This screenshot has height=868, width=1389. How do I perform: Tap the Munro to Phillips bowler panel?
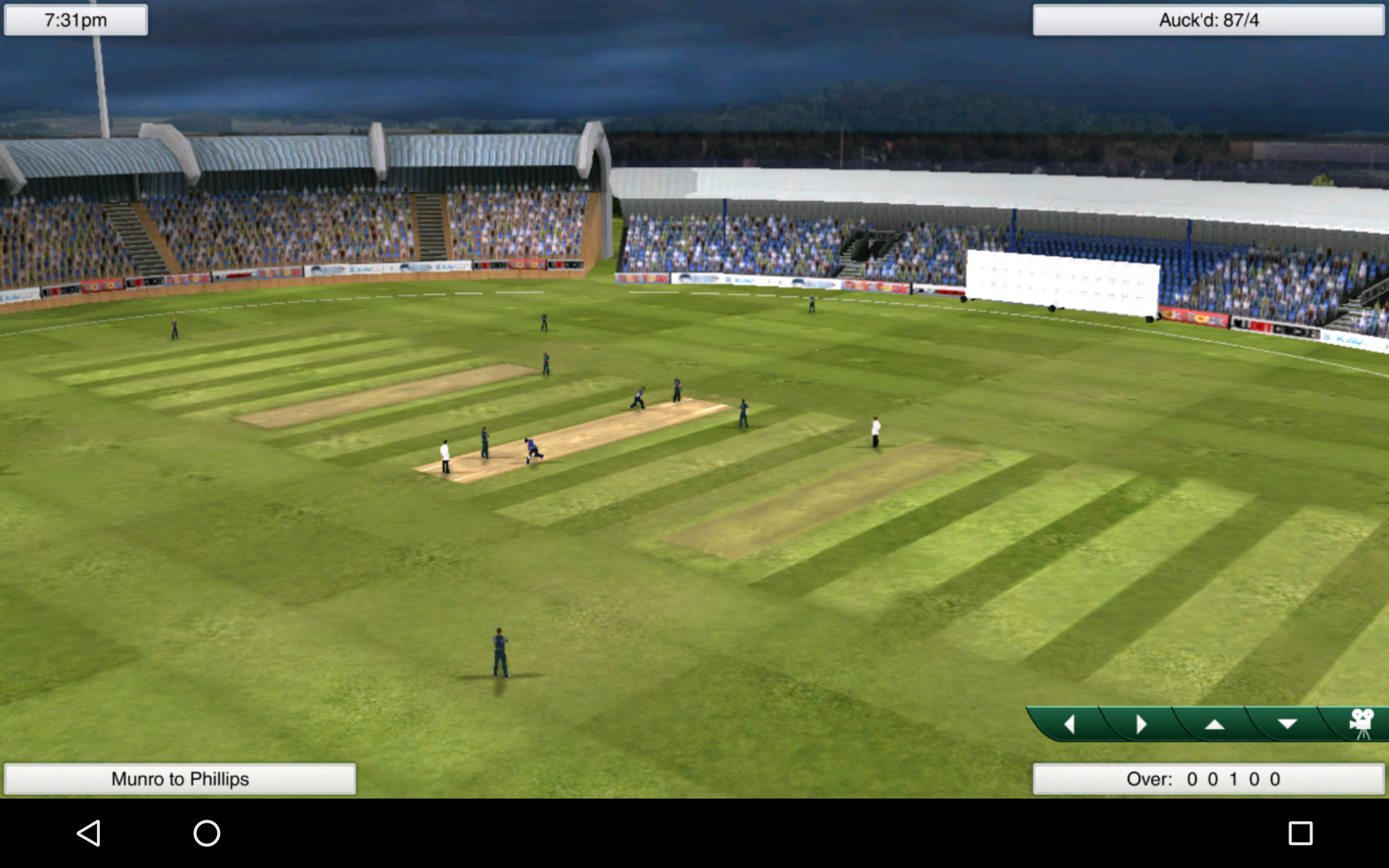180,779
